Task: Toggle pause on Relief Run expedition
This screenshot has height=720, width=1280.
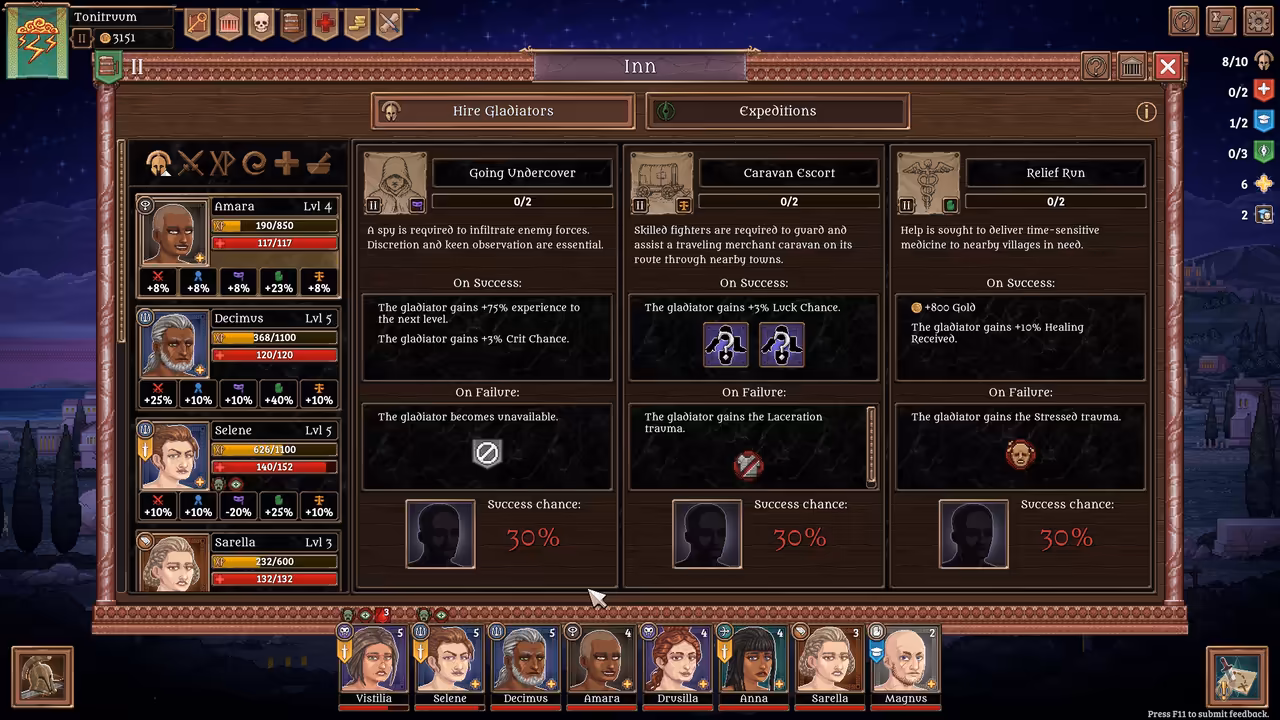Action: tap(906, 203)
